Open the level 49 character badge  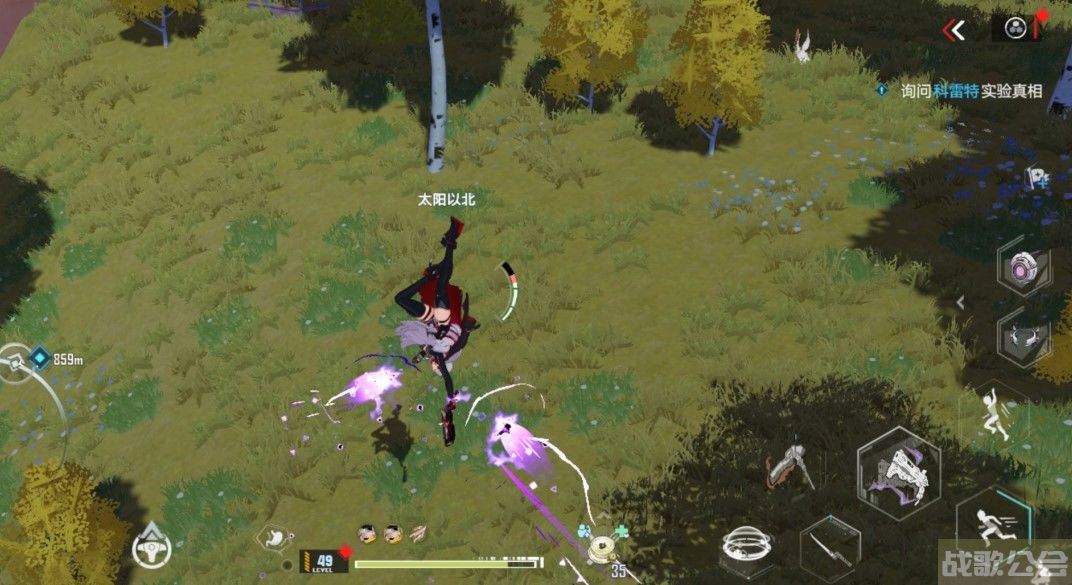pos(324,562)
